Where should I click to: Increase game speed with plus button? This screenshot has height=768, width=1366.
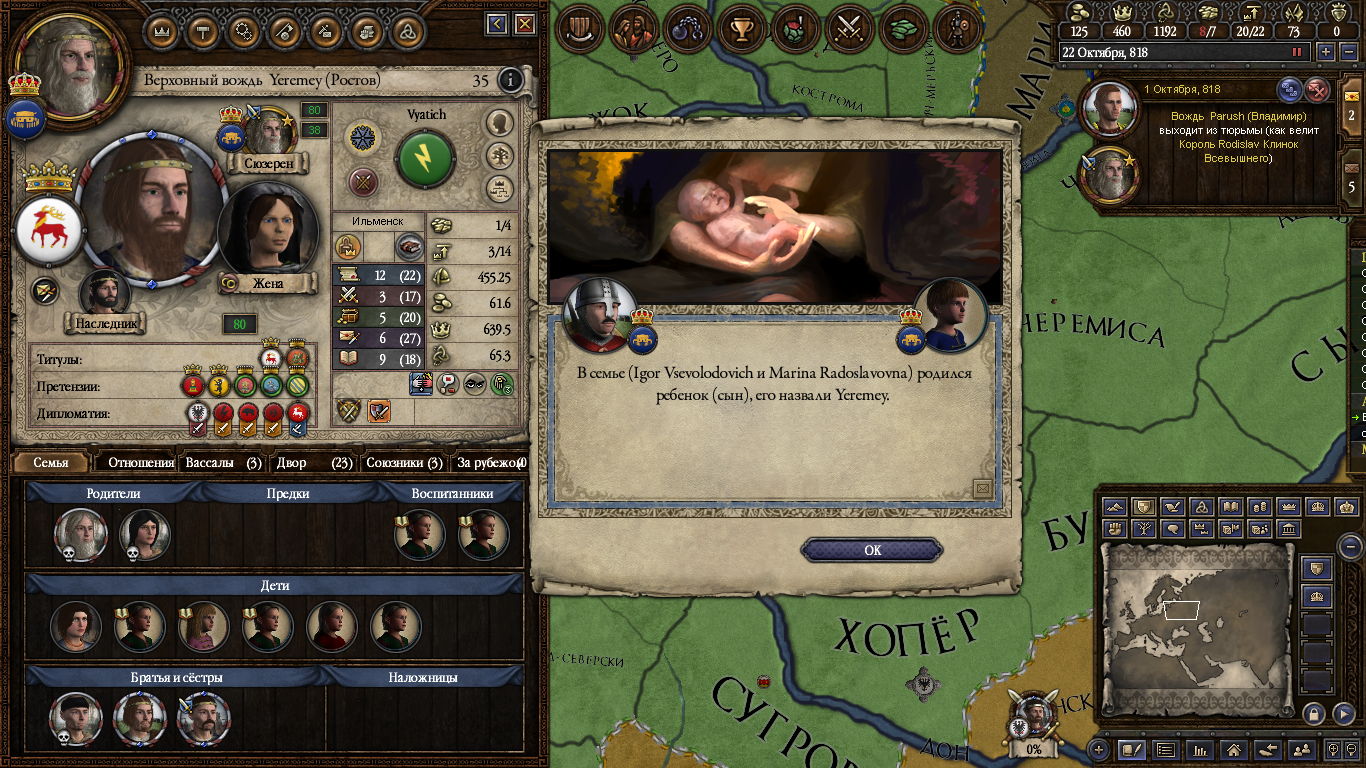click(1326, 52)
